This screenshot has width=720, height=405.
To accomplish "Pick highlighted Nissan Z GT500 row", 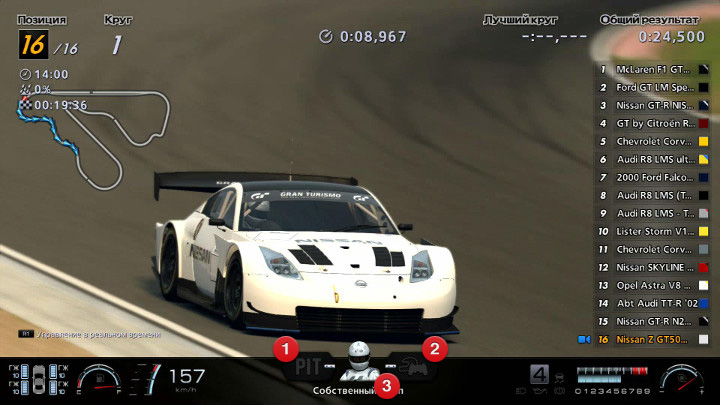I will click(x=654, y=339).
